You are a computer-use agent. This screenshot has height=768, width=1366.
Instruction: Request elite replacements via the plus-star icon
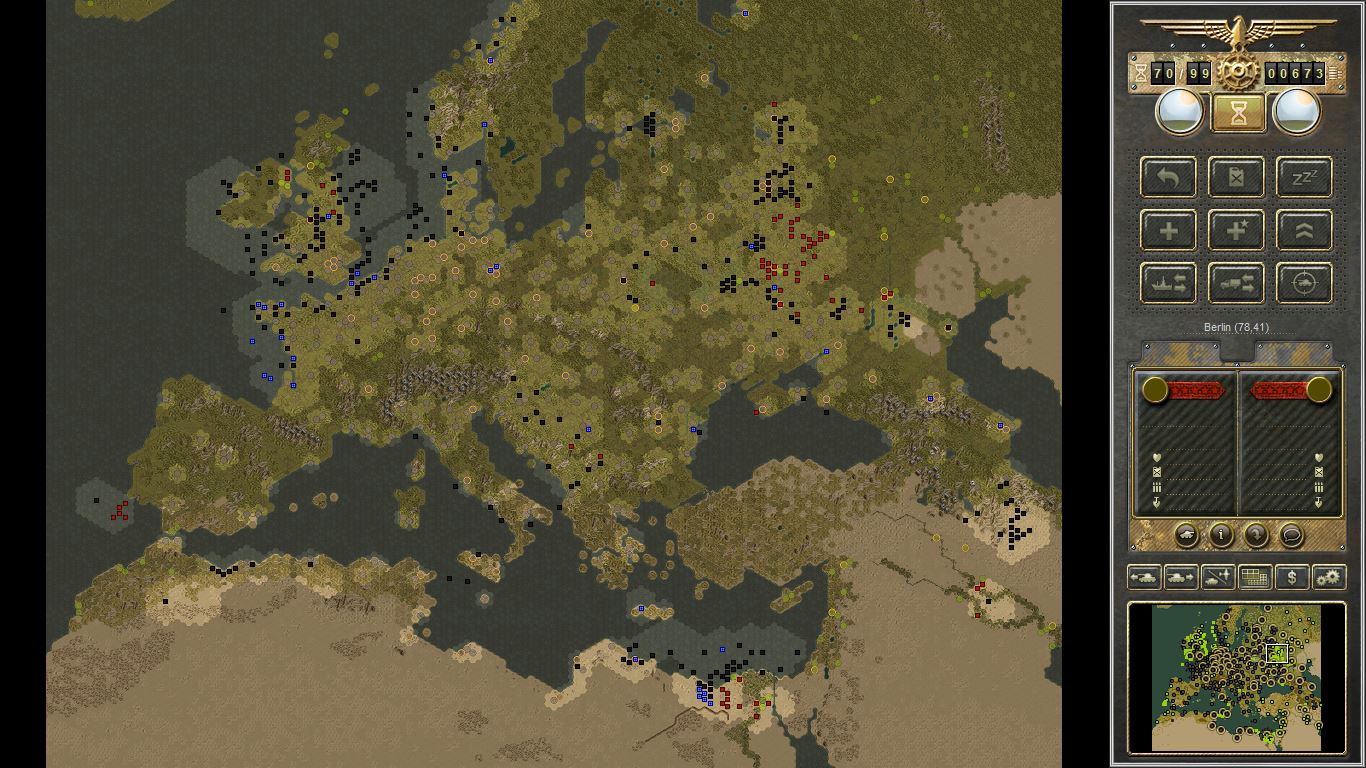pyautogui.click(x=1236, y=230)
